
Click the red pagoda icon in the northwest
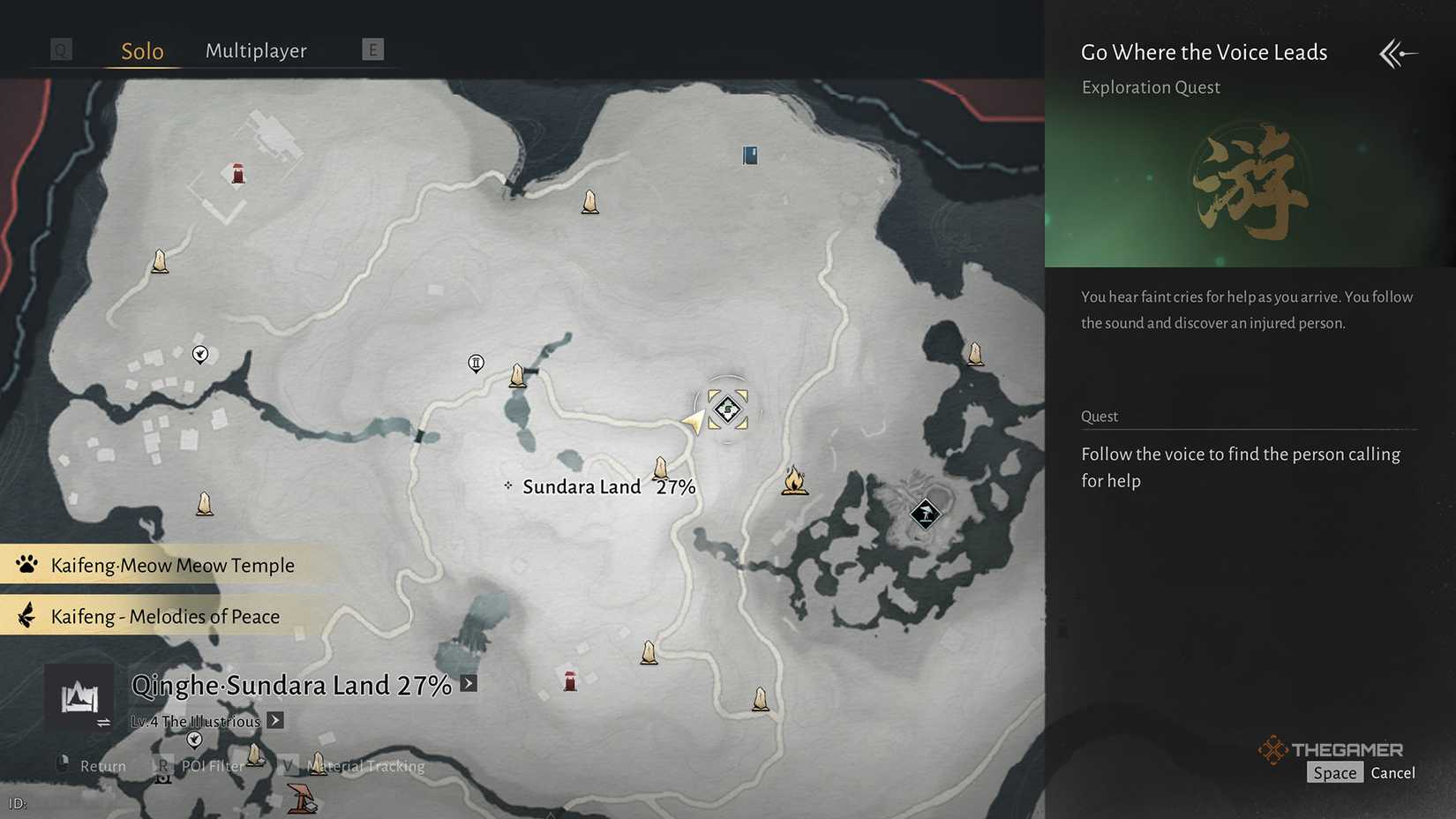click(x=236, y=174)
